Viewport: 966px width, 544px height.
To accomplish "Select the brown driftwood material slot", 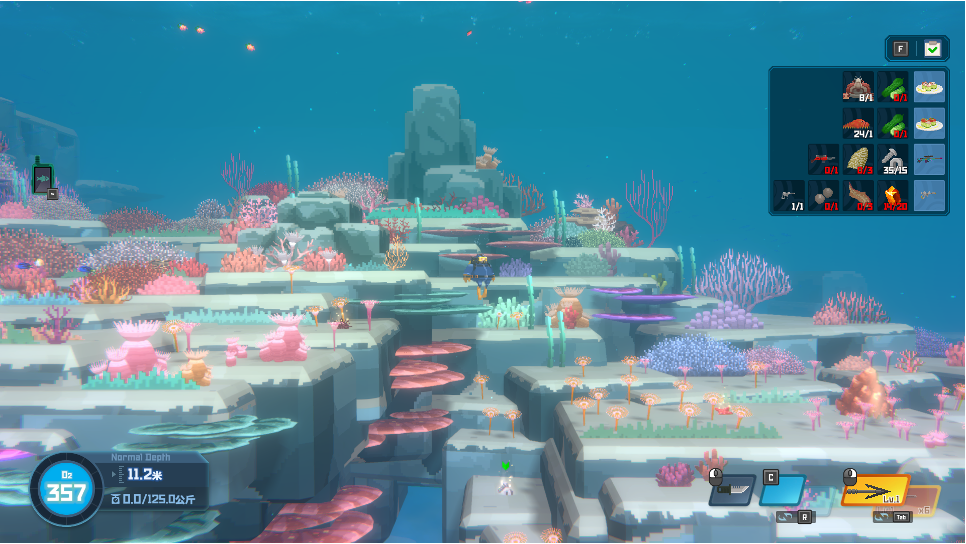I will (x=857, y=196).
